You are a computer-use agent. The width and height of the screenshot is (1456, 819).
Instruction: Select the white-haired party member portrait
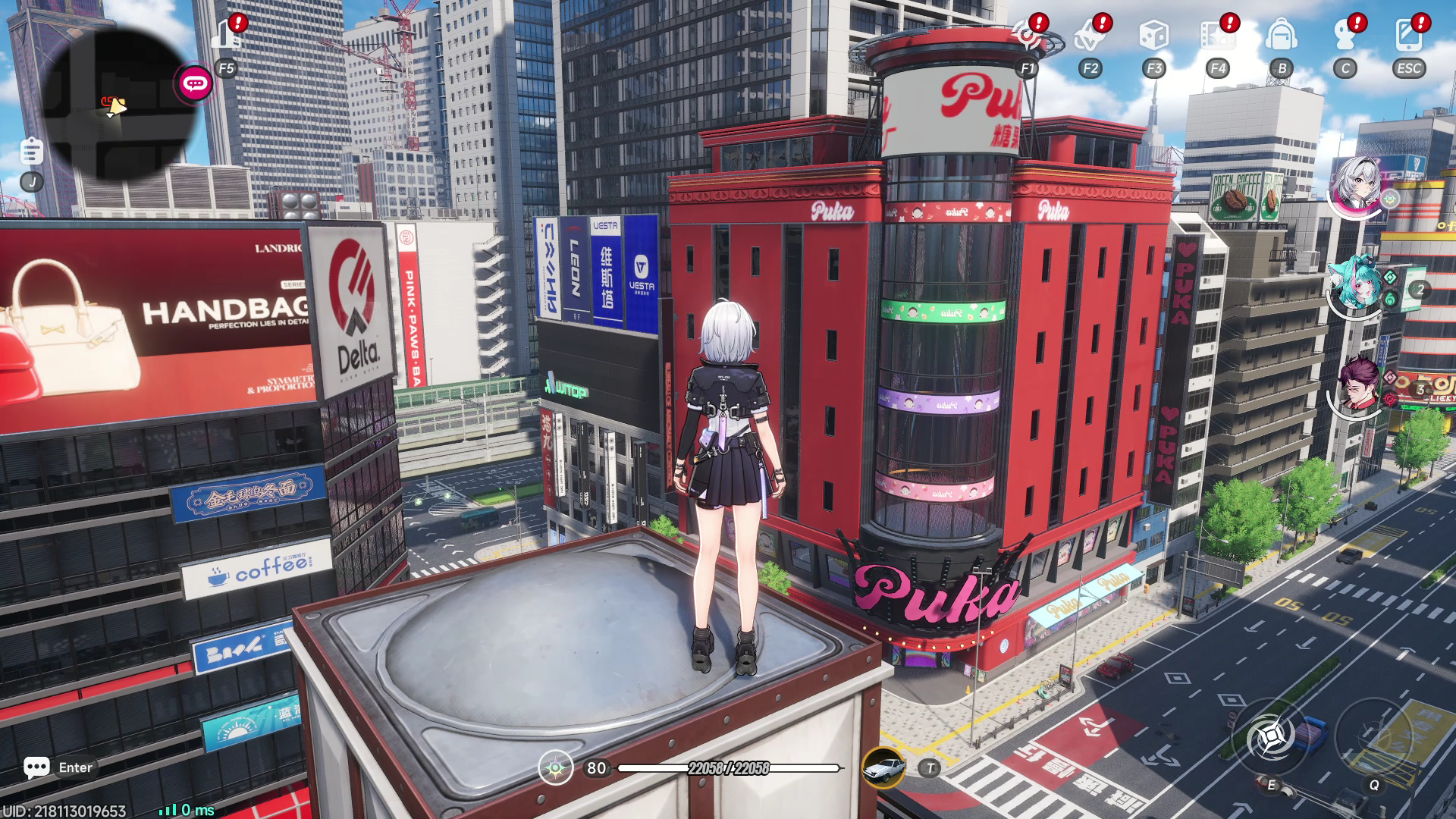pos(1357,186)
